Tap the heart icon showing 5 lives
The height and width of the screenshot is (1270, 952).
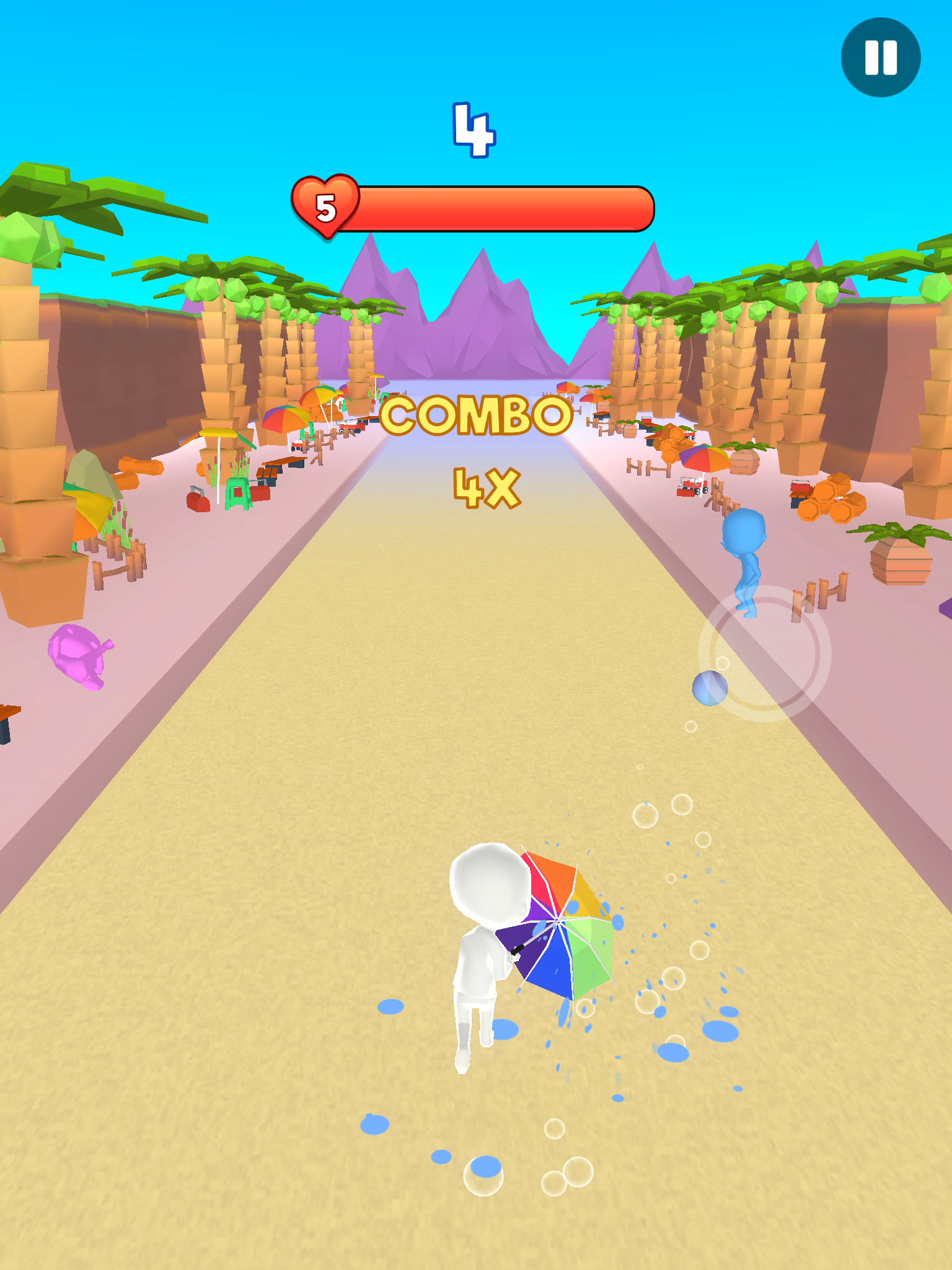(x=325, y=207)
